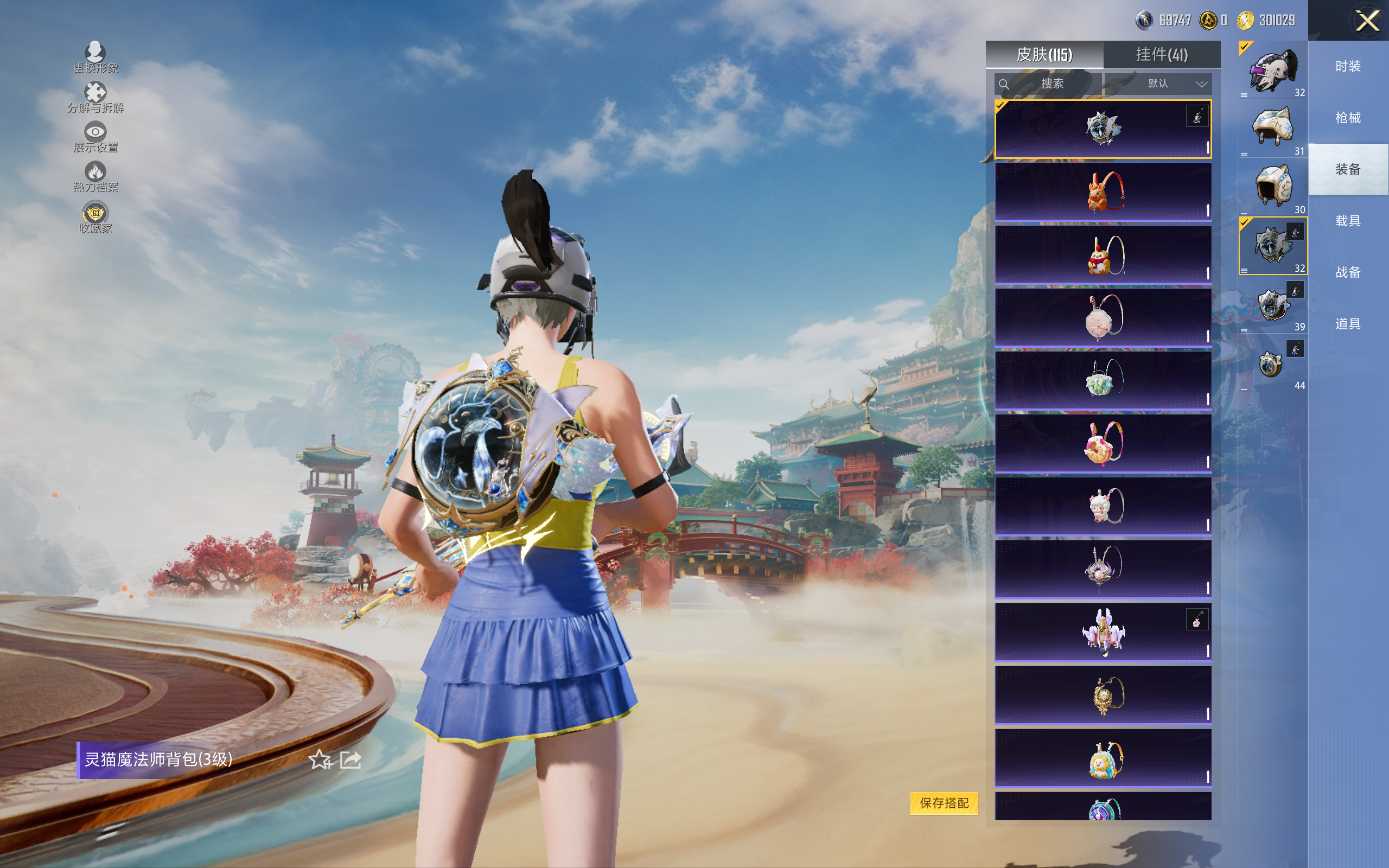This screenshot has height=868, width=1389.
Task: Select the level 31 white helmet slot
Action: (1272, 129)
